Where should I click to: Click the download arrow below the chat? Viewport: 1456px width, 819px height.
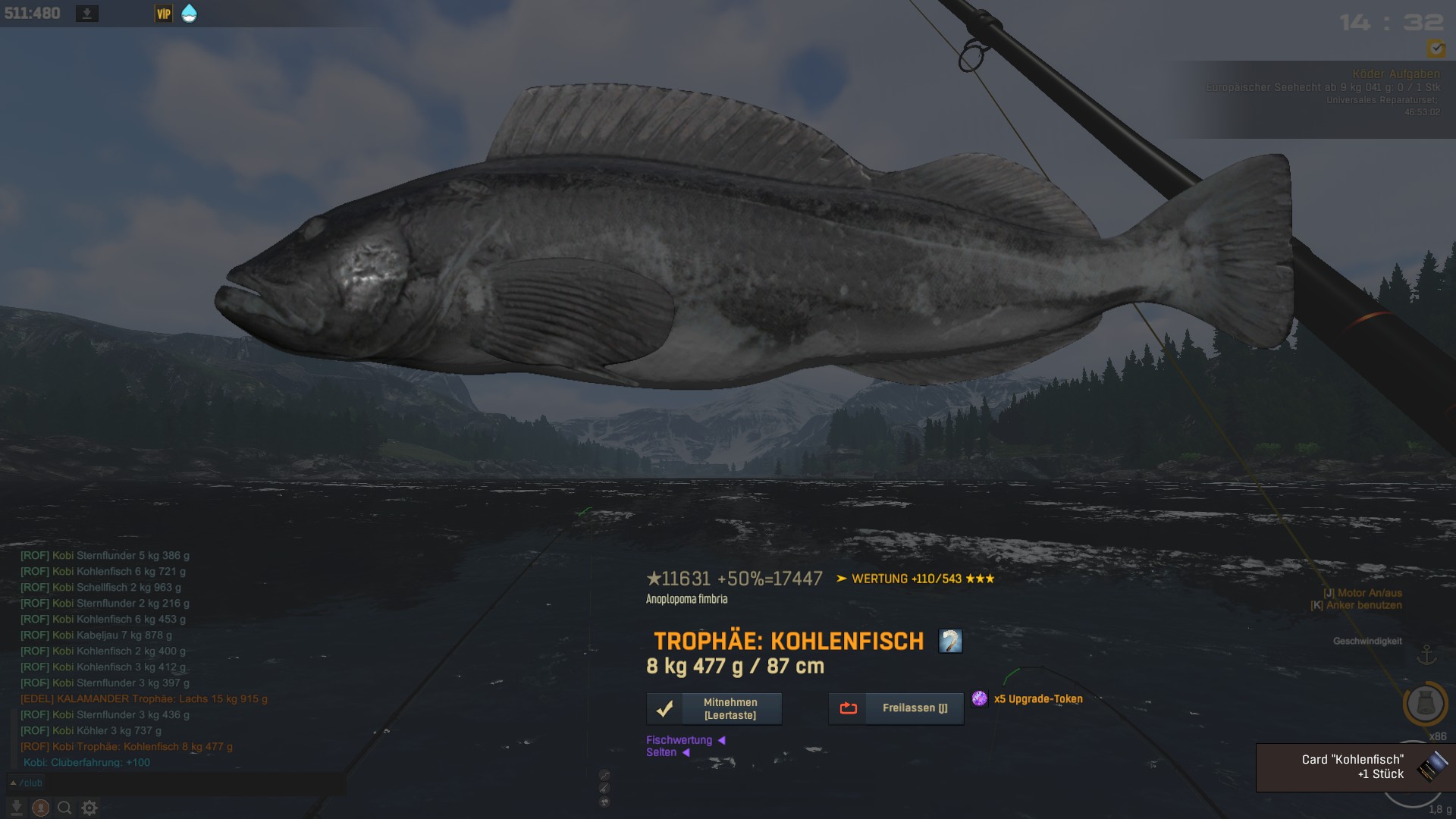pos(16,808)
